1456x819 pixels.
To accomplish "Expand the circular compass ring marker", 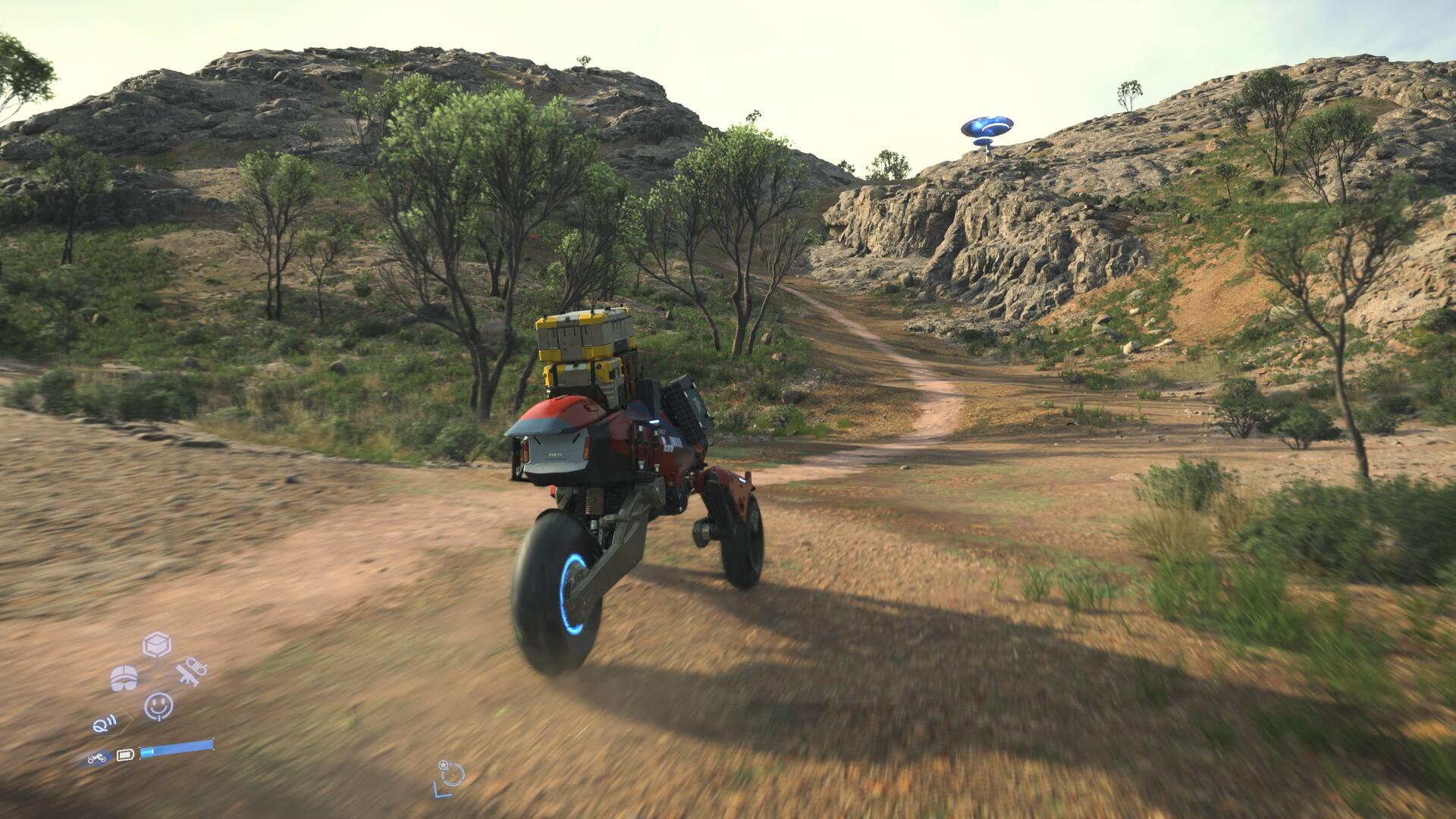I will tap(453, 774).
